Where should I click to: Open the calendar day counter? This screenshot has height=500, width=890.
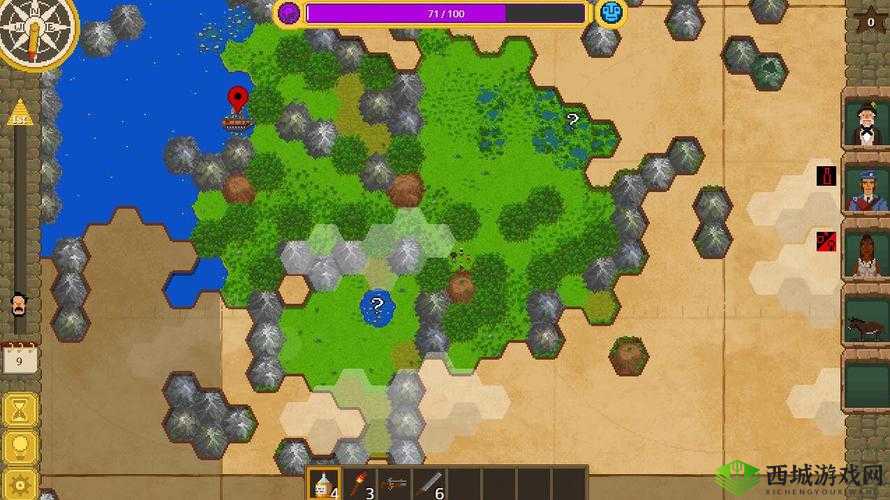[x=20, y=357]
